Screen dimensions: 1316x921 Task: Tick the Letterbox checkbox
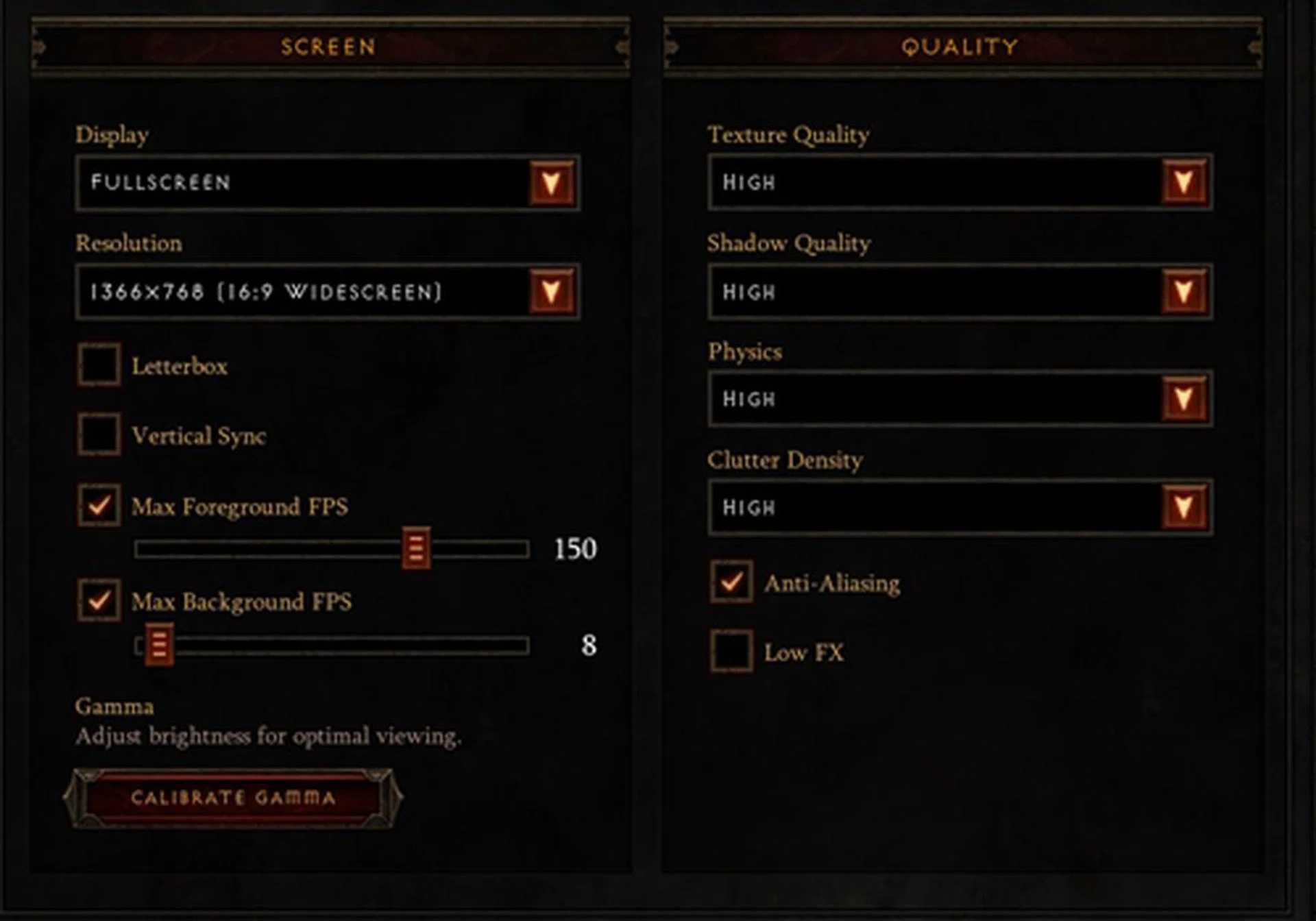point(99,365)
